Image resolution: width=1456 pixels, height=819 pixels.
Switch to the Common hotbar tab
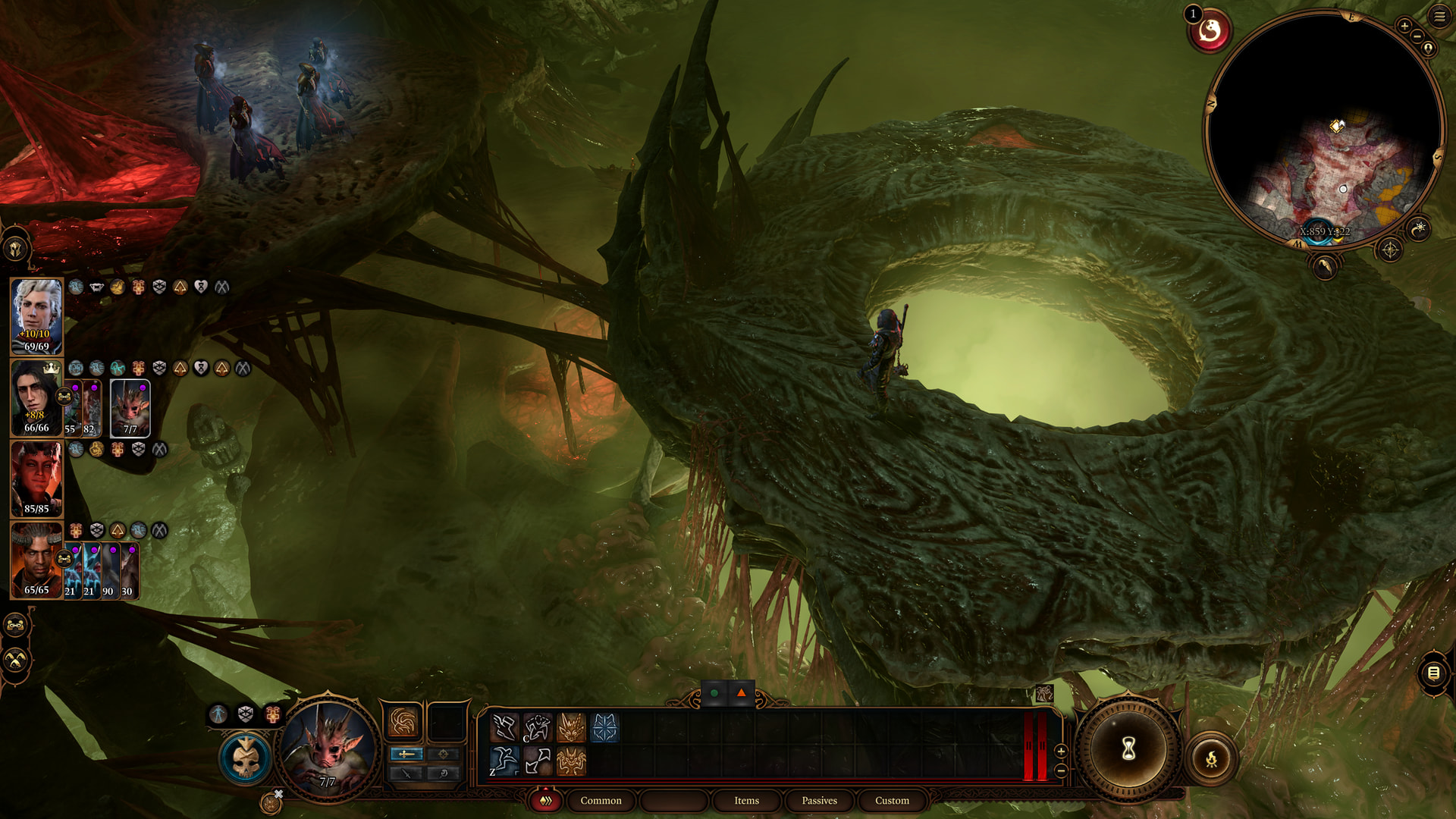(x=601, y=801)
